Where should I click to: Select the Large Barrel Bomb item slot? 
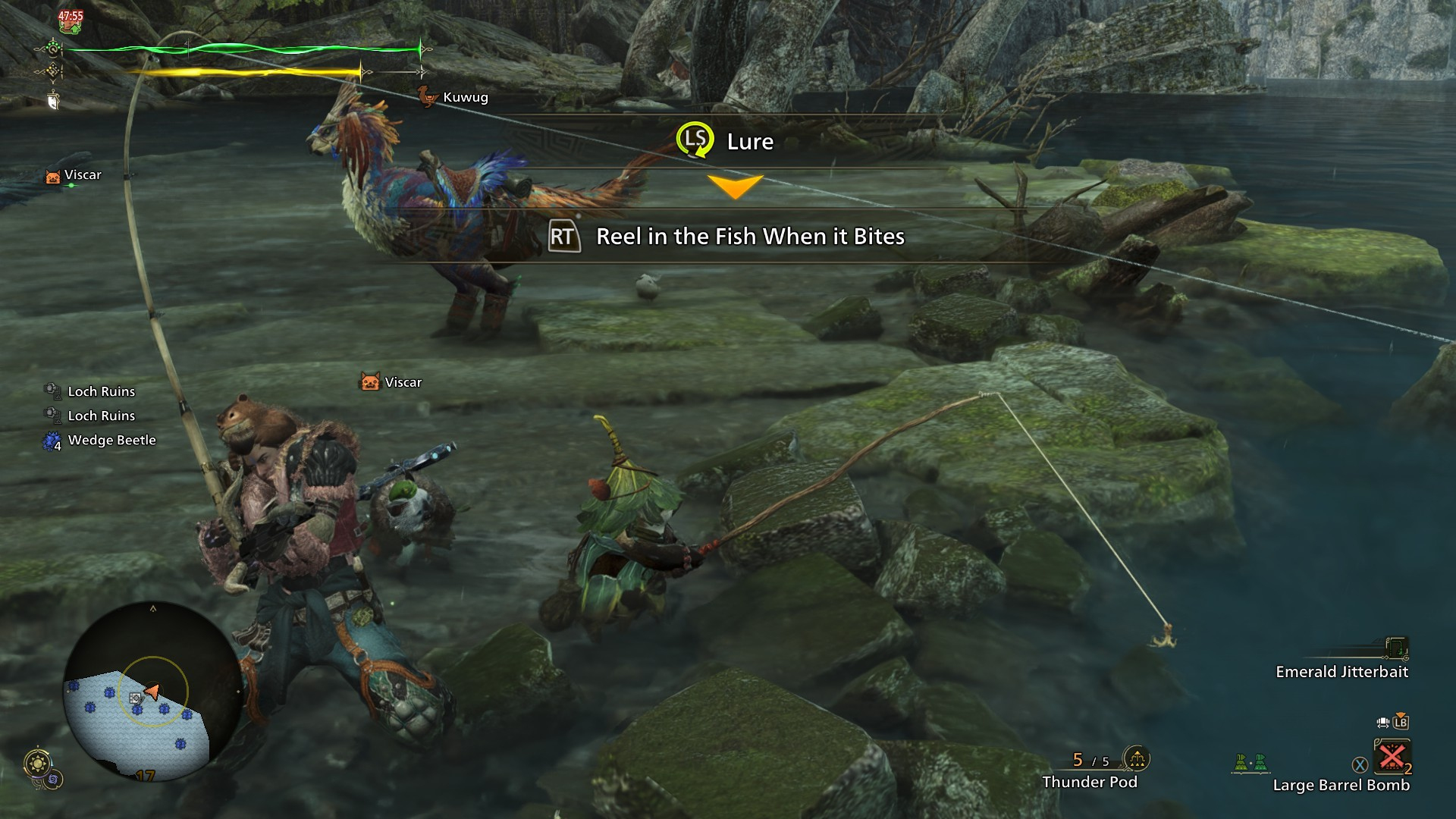1392,757
